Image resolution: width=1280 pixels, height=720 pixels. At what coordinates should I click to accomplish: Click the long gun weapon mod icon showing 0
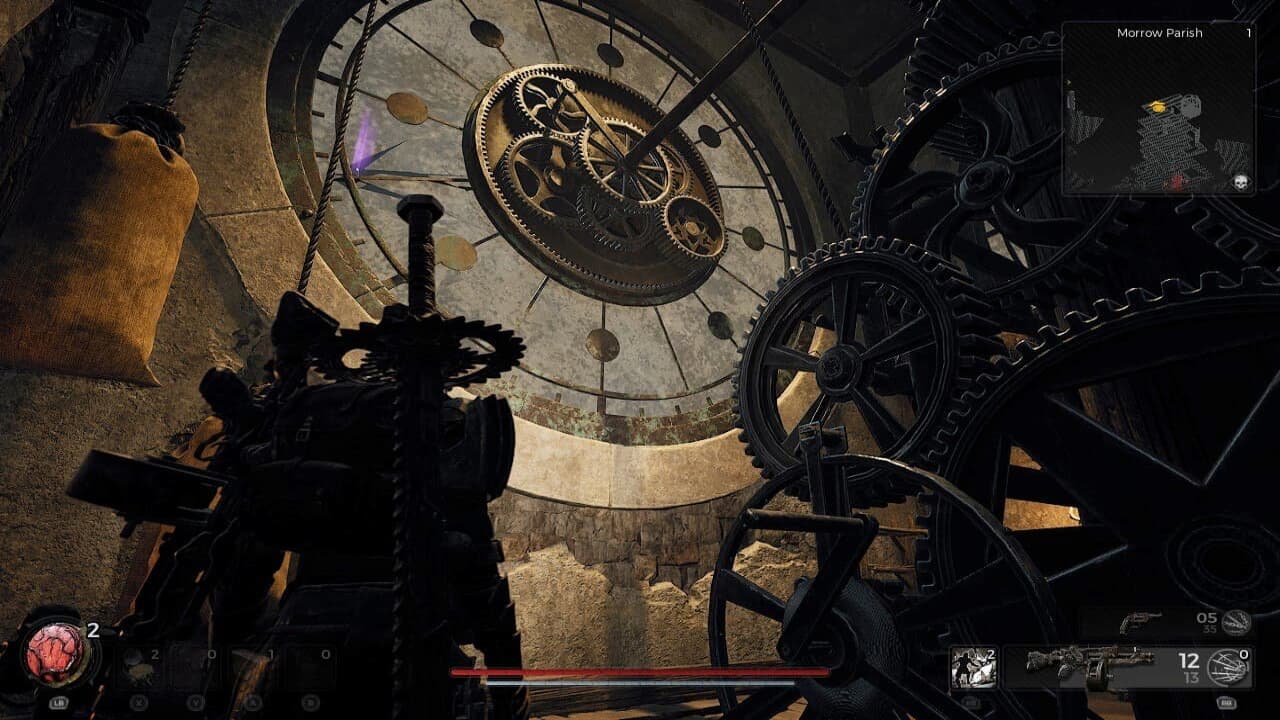pyautogui.click(x=1230, y=668)
